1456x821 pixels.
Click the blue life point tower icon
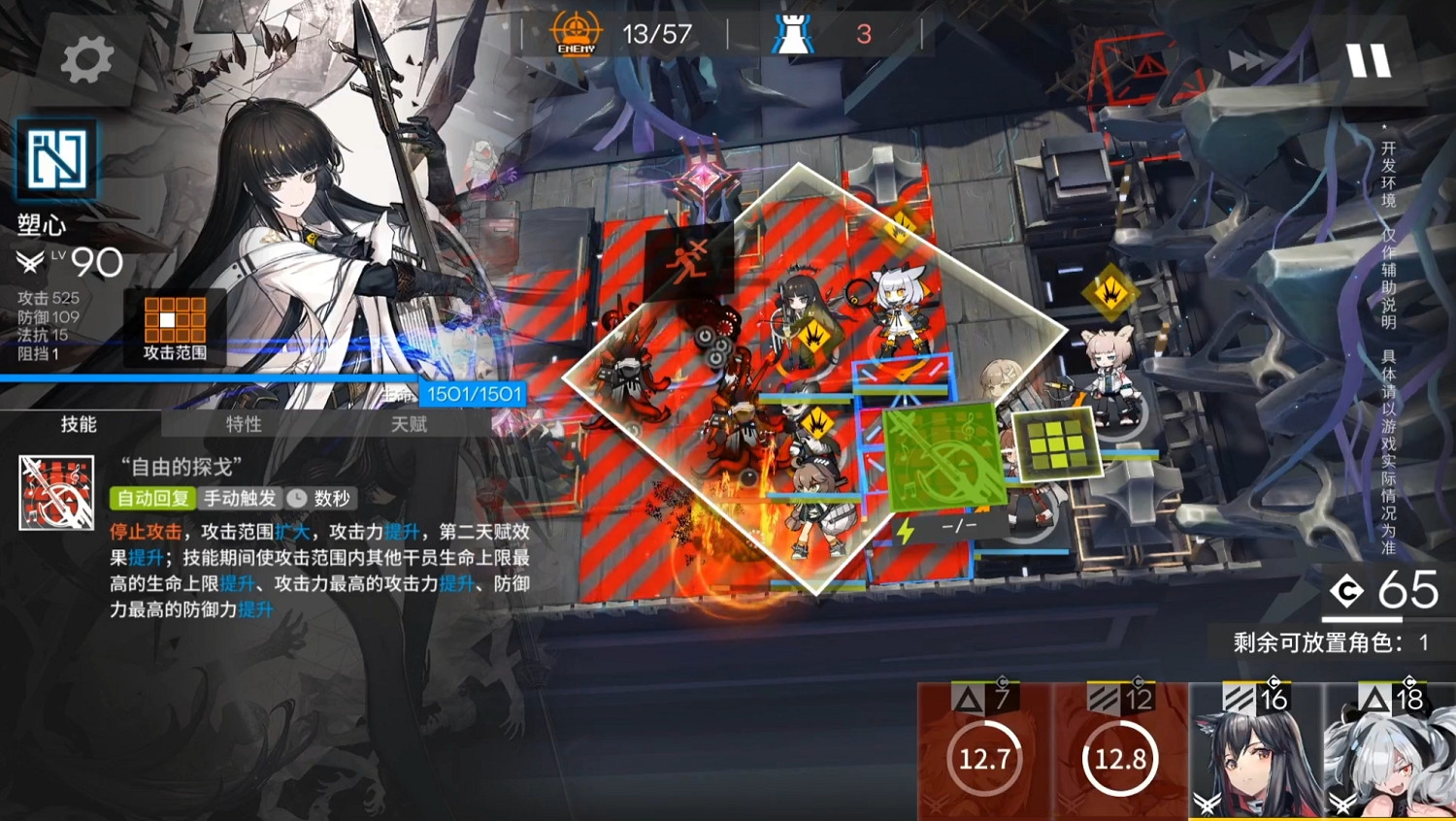point(790,32)
